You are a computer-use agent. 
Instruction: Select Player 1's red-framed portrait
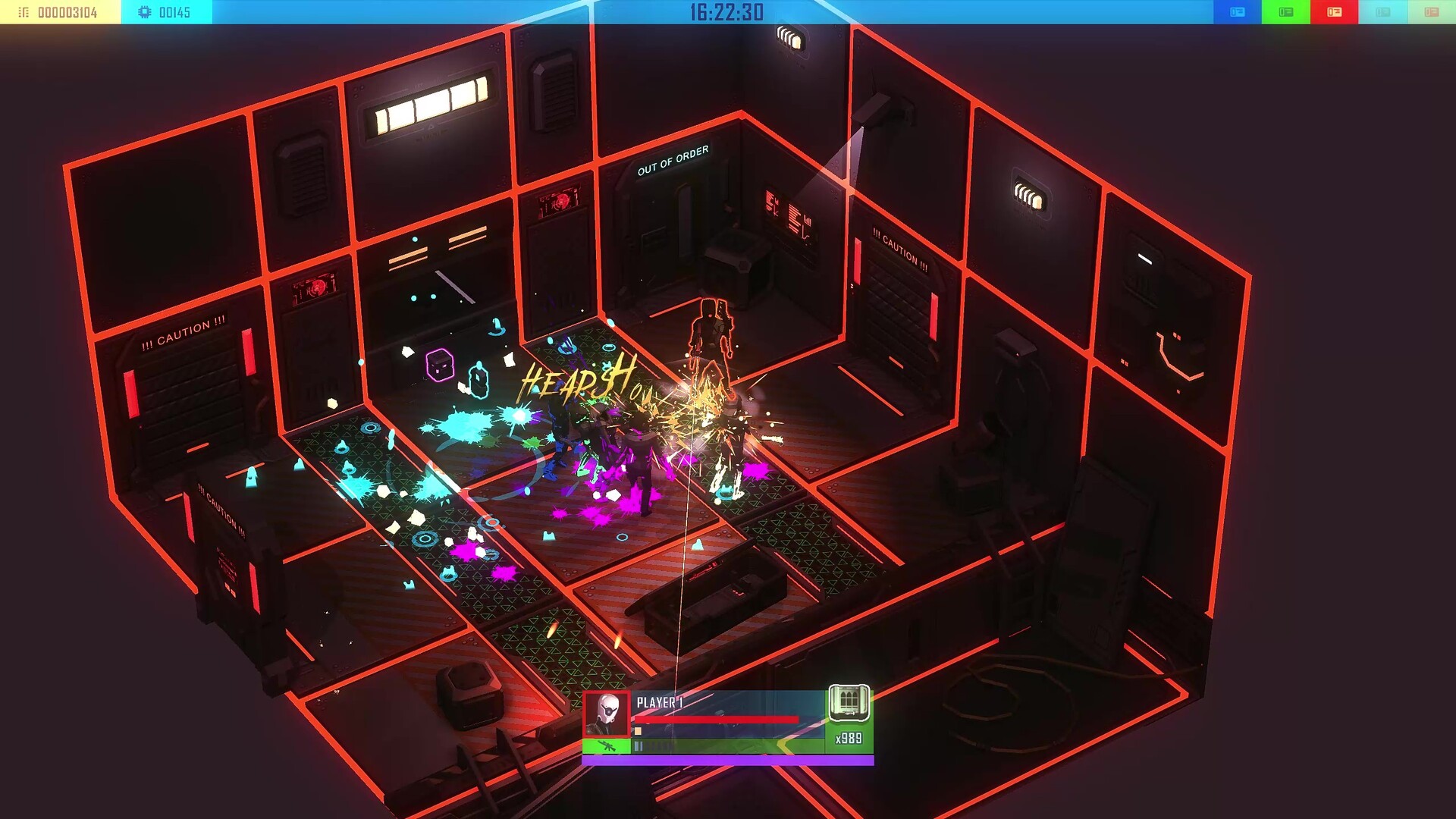pyautogui.click(x=605, y=713)
